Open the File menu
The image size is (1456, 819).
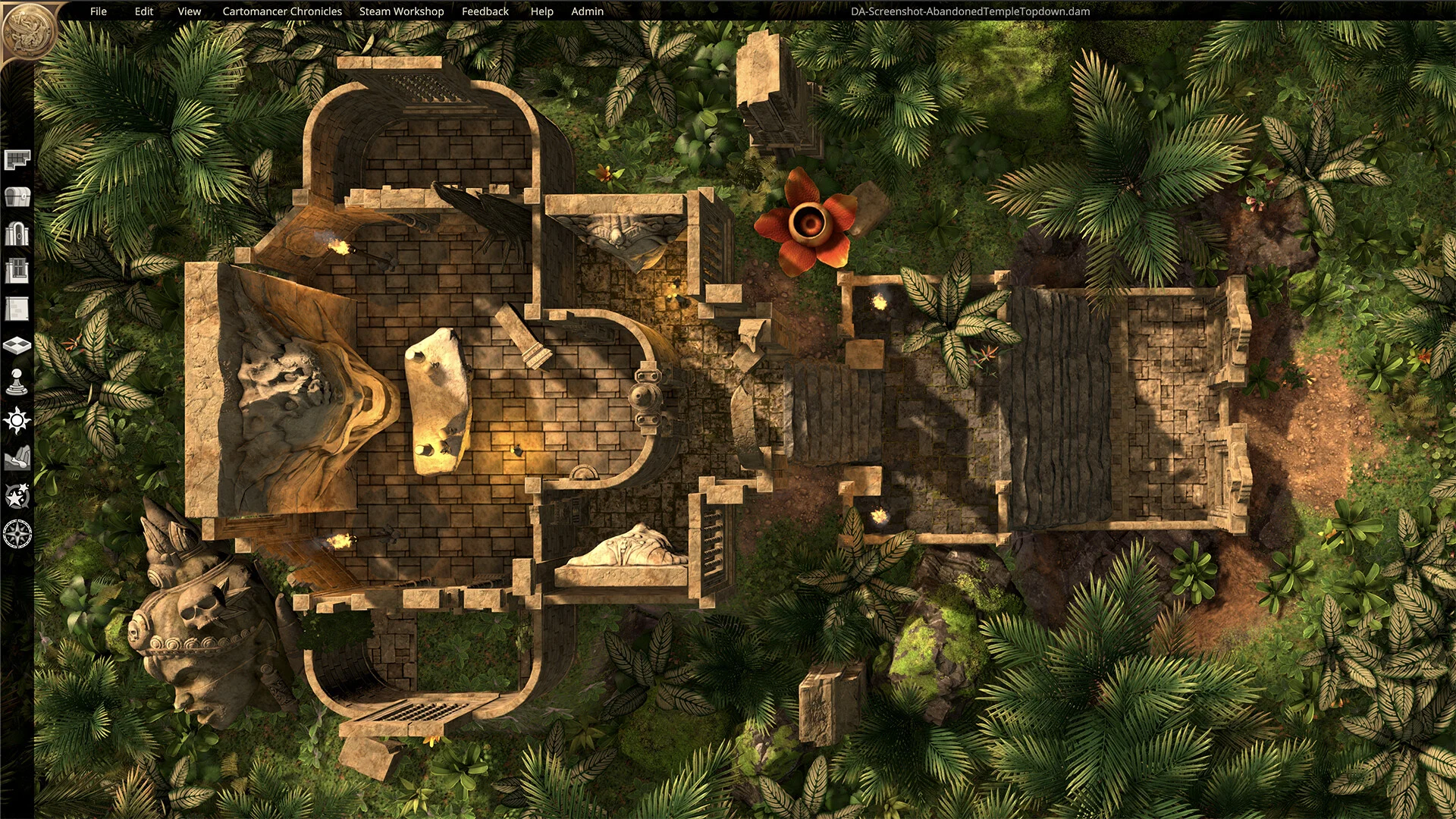point(98,11)
